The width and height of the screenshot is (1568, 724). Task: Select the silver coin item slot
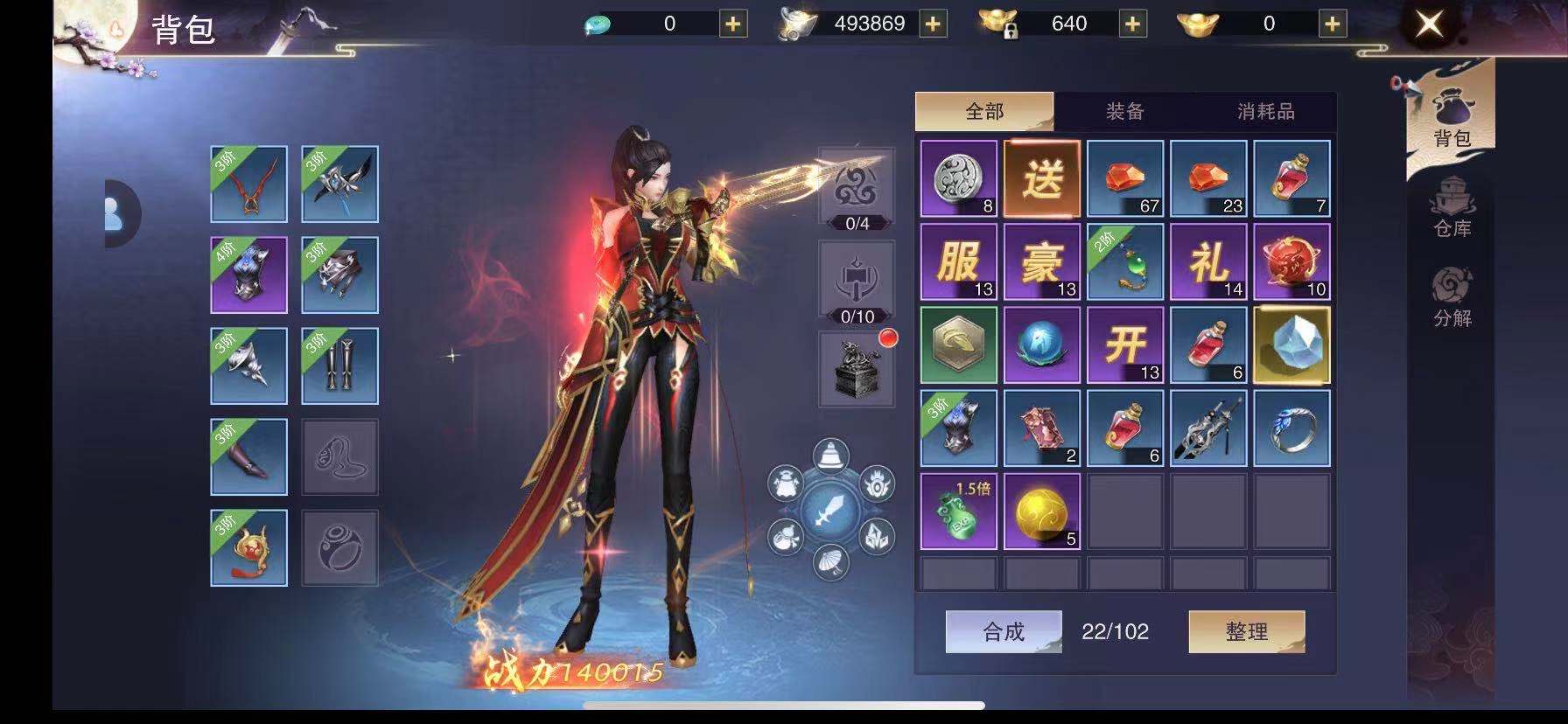pos(958,178)
